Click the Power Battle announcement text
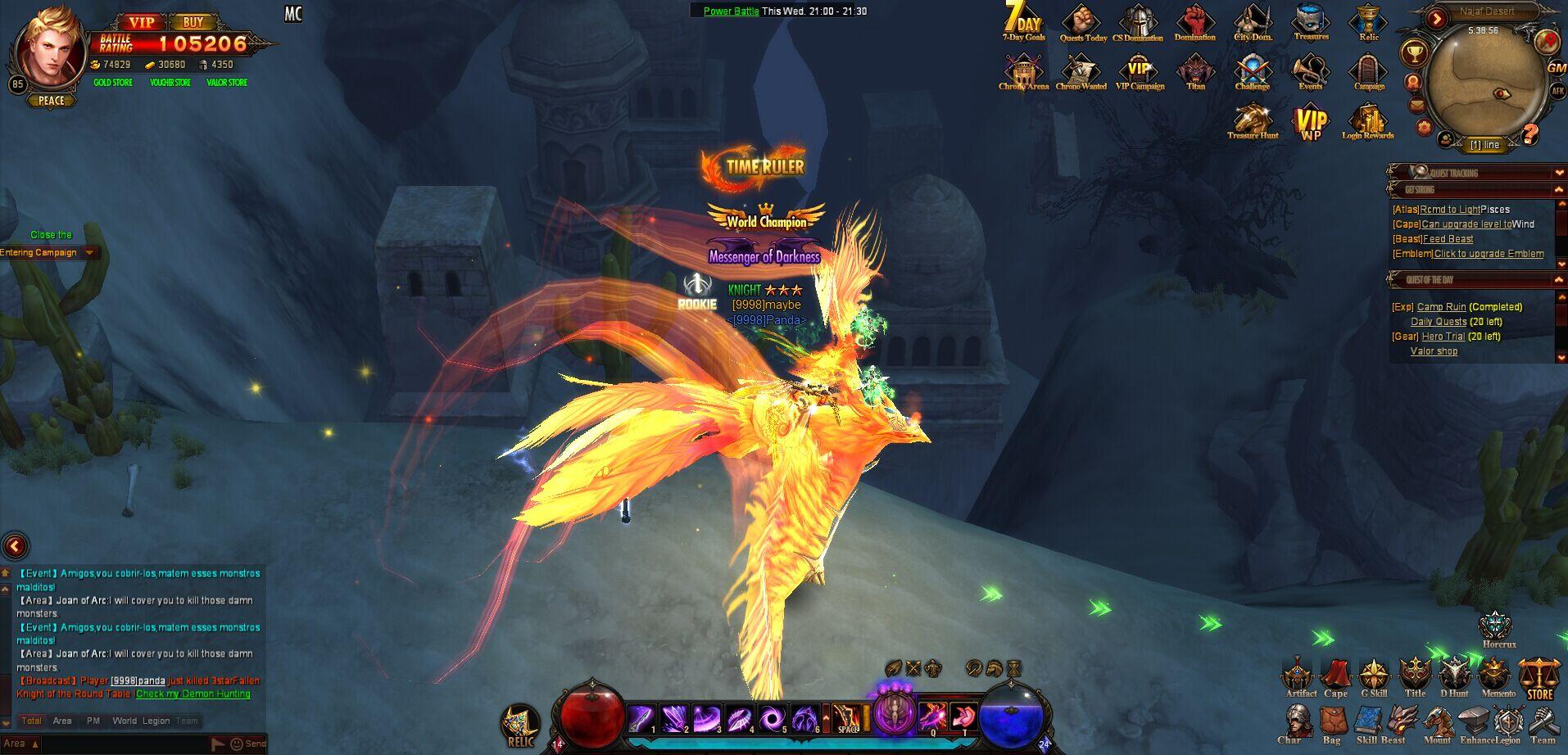This screenshot has height=755, width=1568. 730,11
